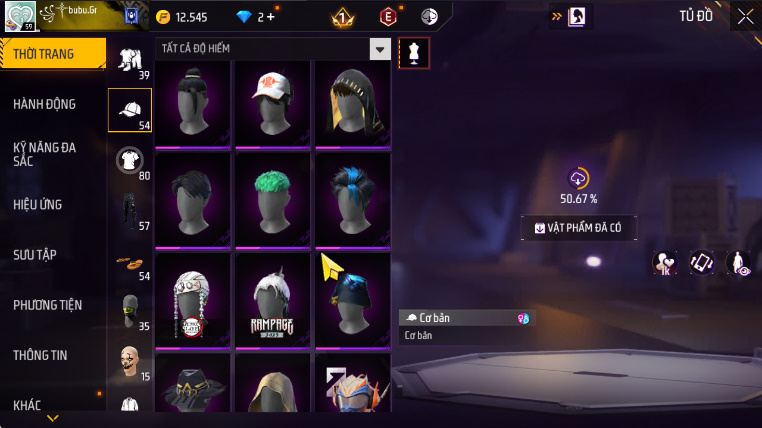Close the Tủ Đồ vault screen
The image size is (762, 428).
pos(745,15)
